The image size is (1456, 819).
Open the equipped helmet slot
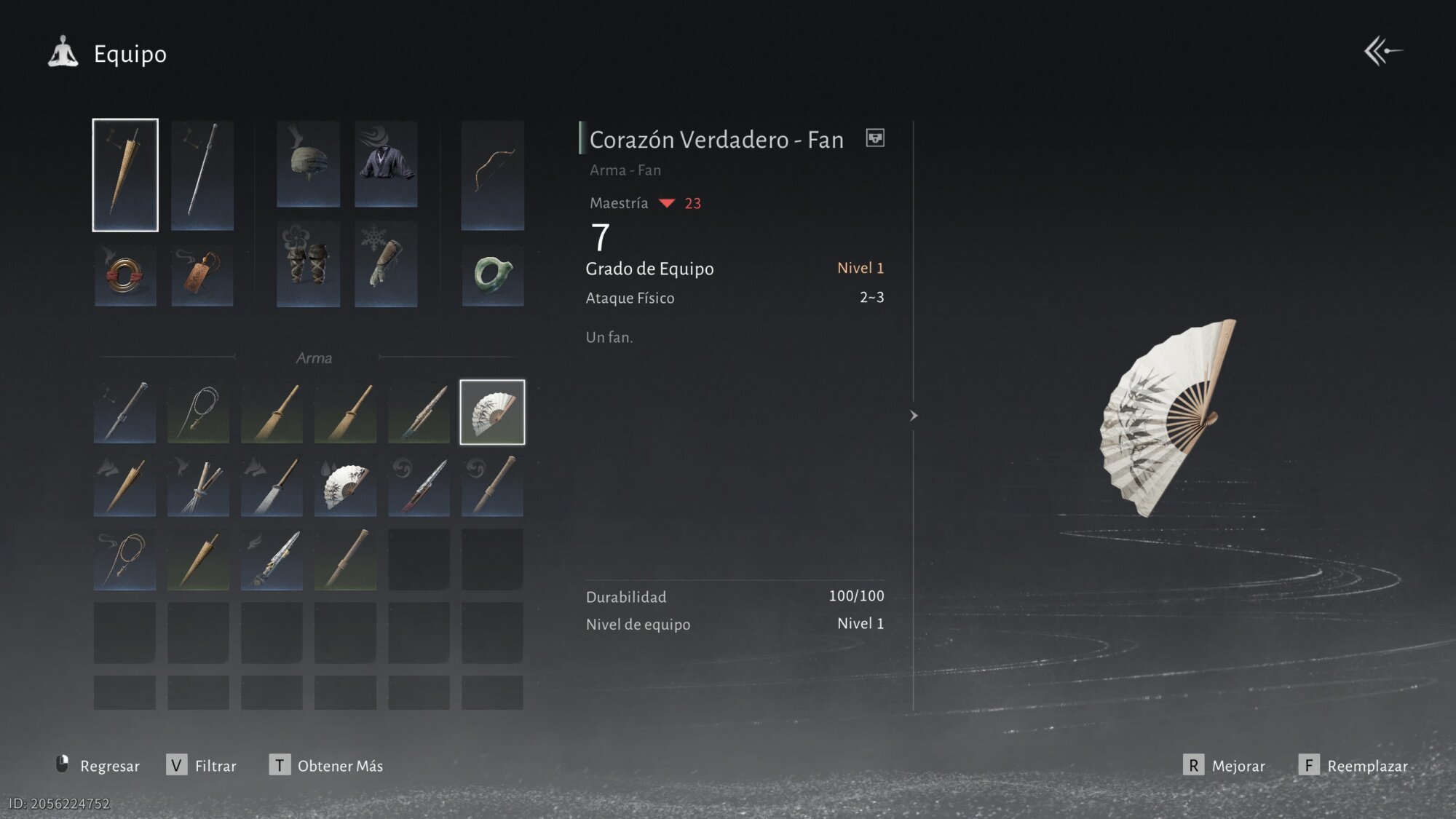[x=308, y=164]
